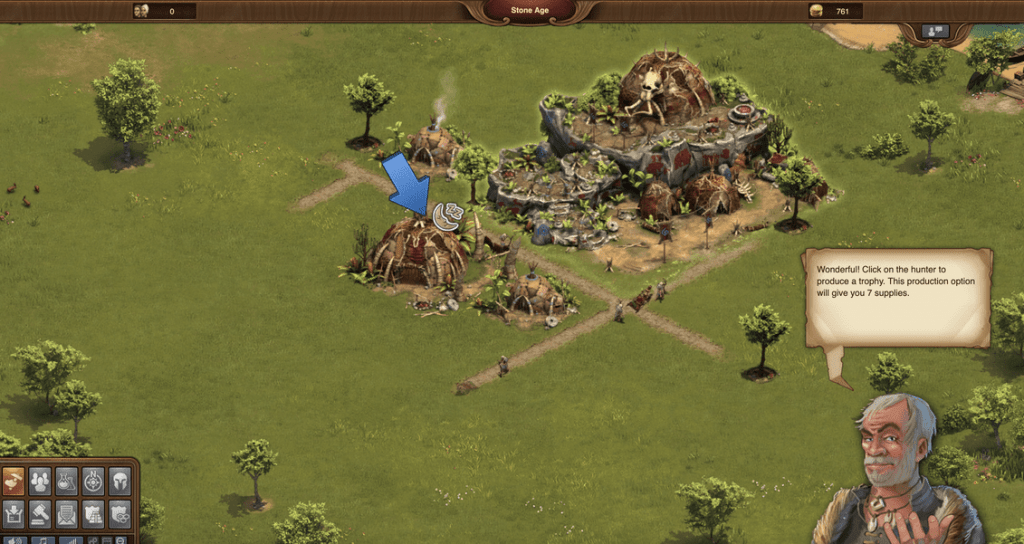Open the research flask menu
This screenshot has height=544, width=1024.
pyautogui.click(x=67, y=481)
